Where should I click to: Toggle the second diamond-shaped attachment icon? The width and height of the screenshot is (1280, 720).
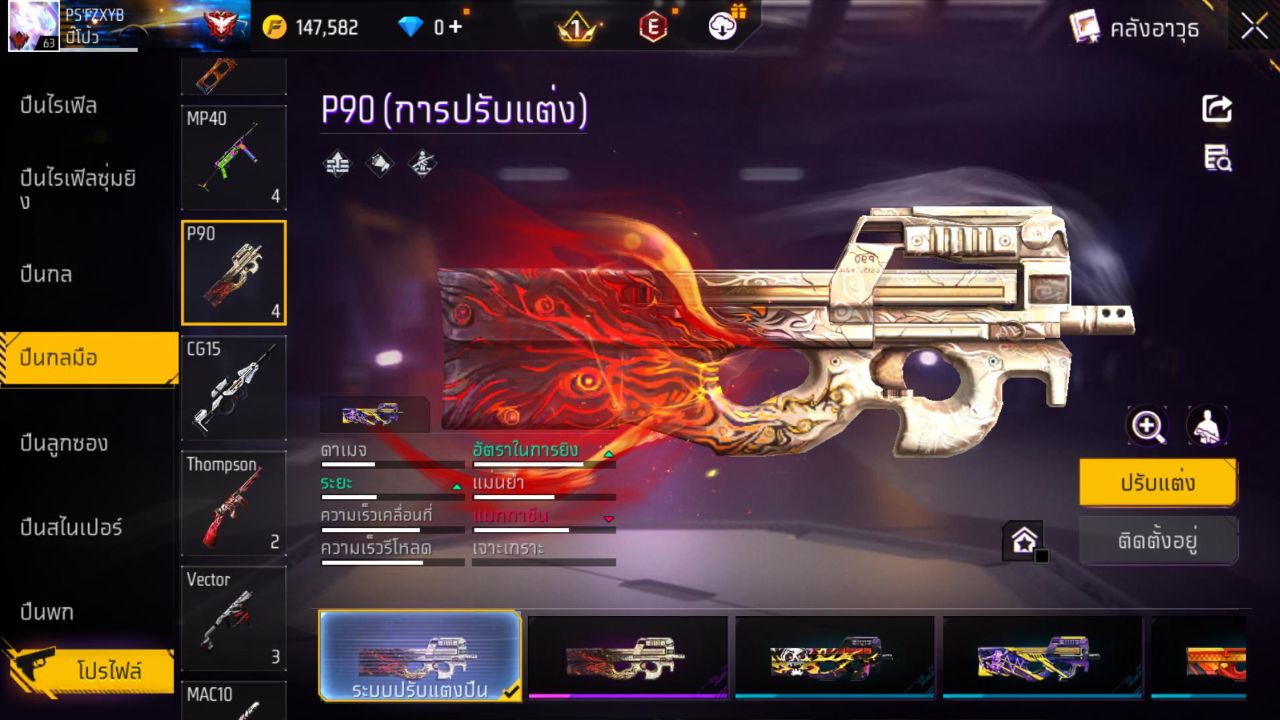pyautogui.click(x=378, y=164)
